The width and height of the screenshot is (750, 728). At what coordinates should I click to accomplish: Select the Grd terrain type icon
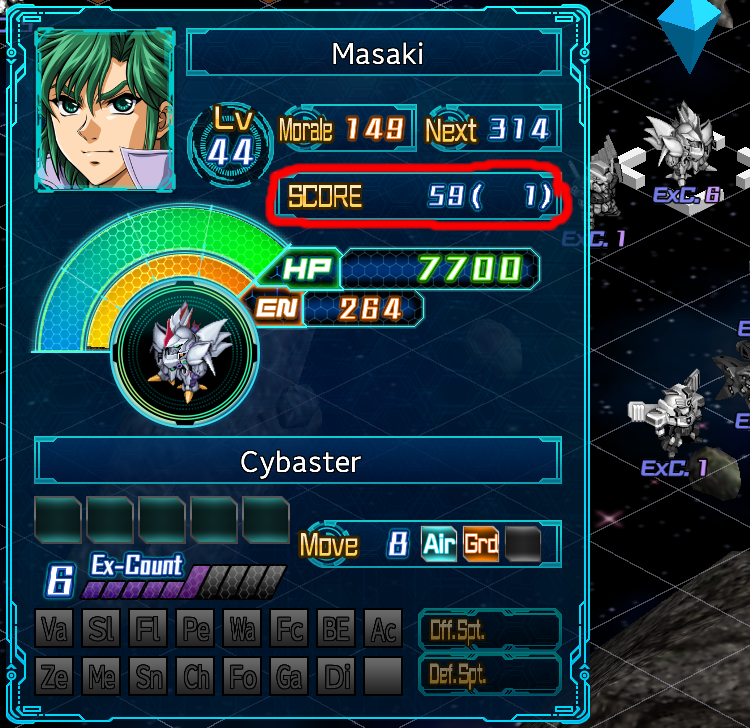click(x=481, y=544)
